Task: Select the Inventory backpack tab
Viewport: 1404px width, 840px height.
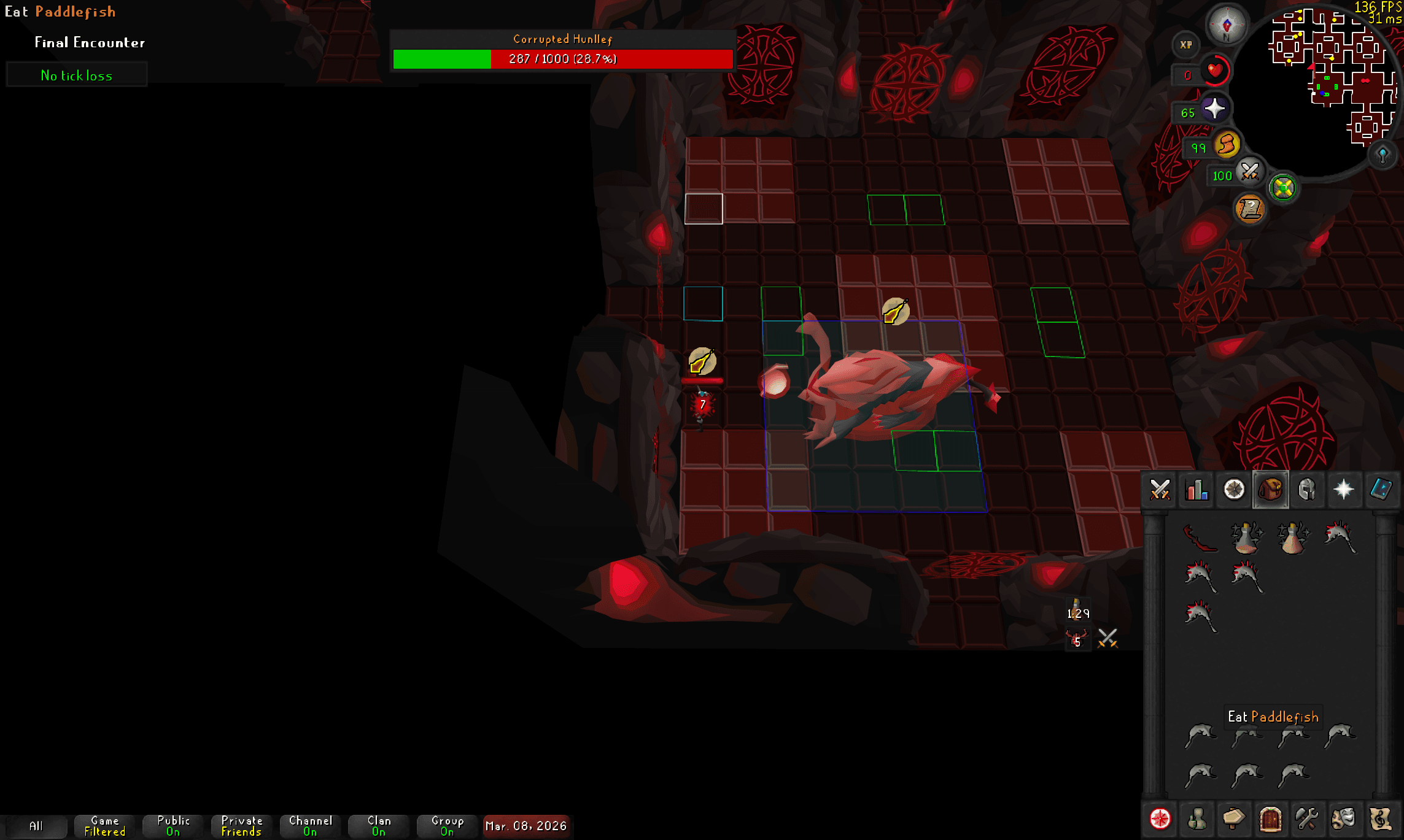Action: [1270, 490]
